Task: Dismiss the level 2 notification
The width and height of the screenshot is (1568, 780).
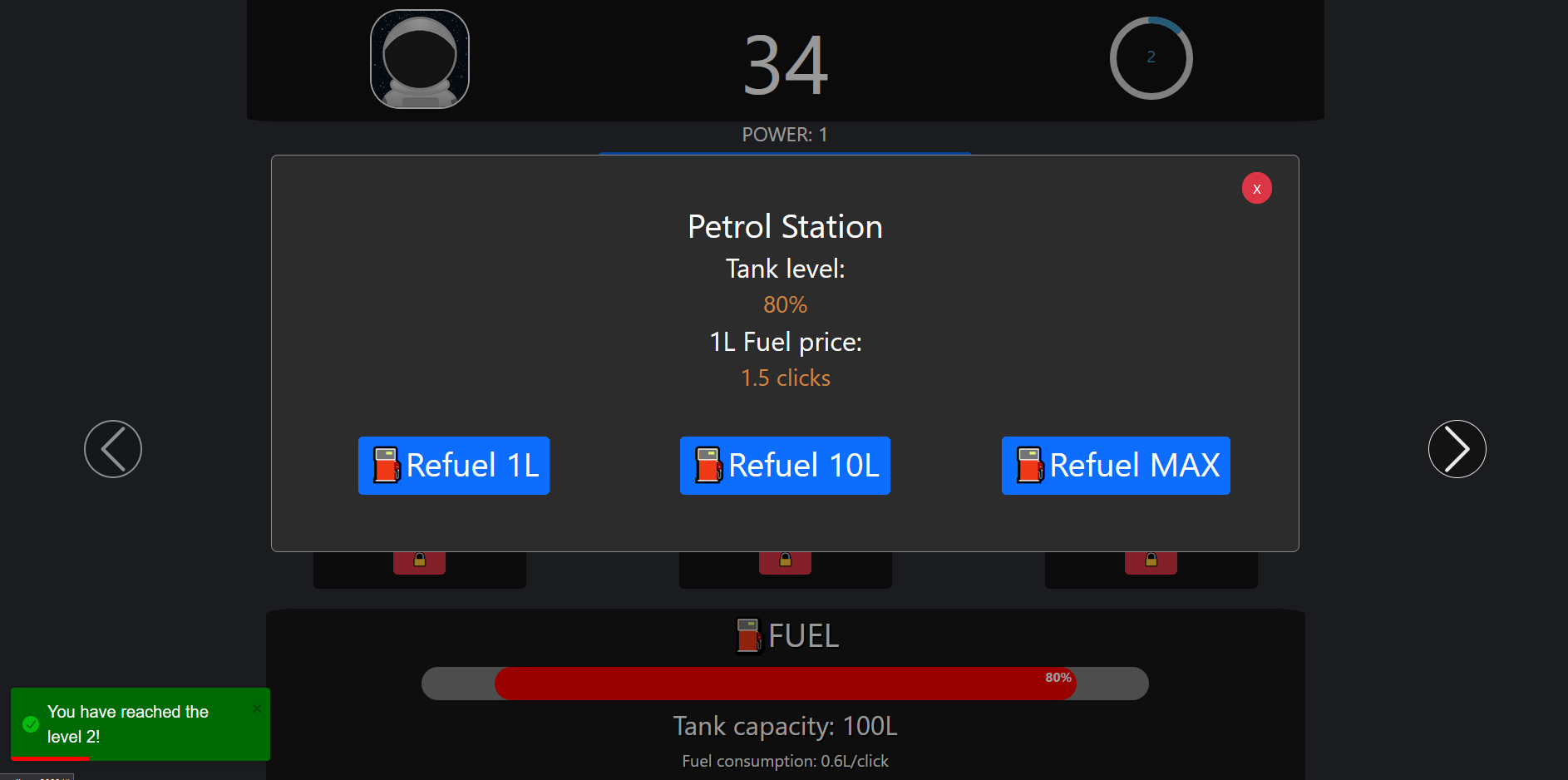Action: [x=257, y=708]
